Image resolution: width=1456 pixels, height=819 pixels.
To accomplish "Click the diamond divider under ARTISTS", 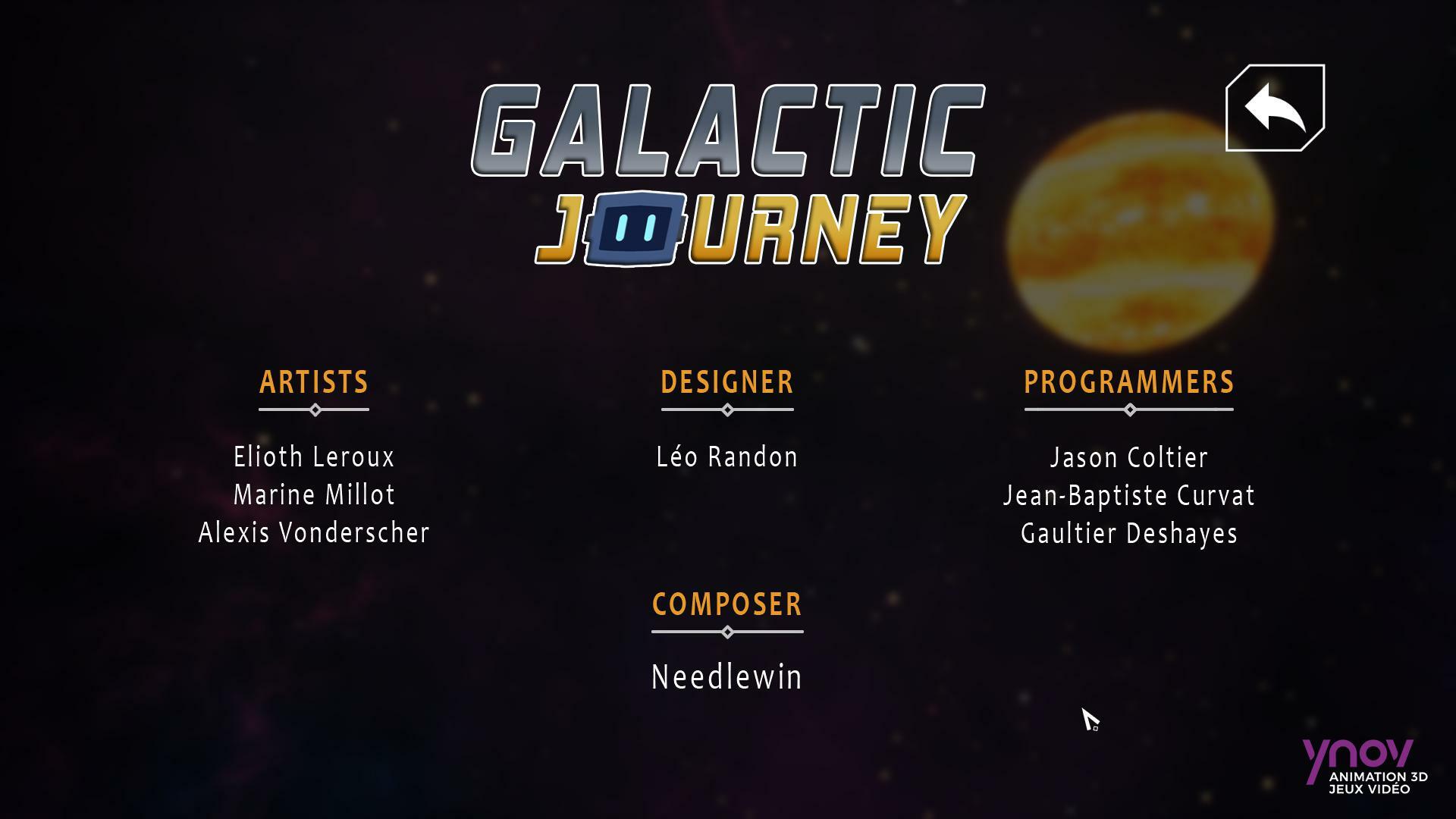I will (314, 409).
